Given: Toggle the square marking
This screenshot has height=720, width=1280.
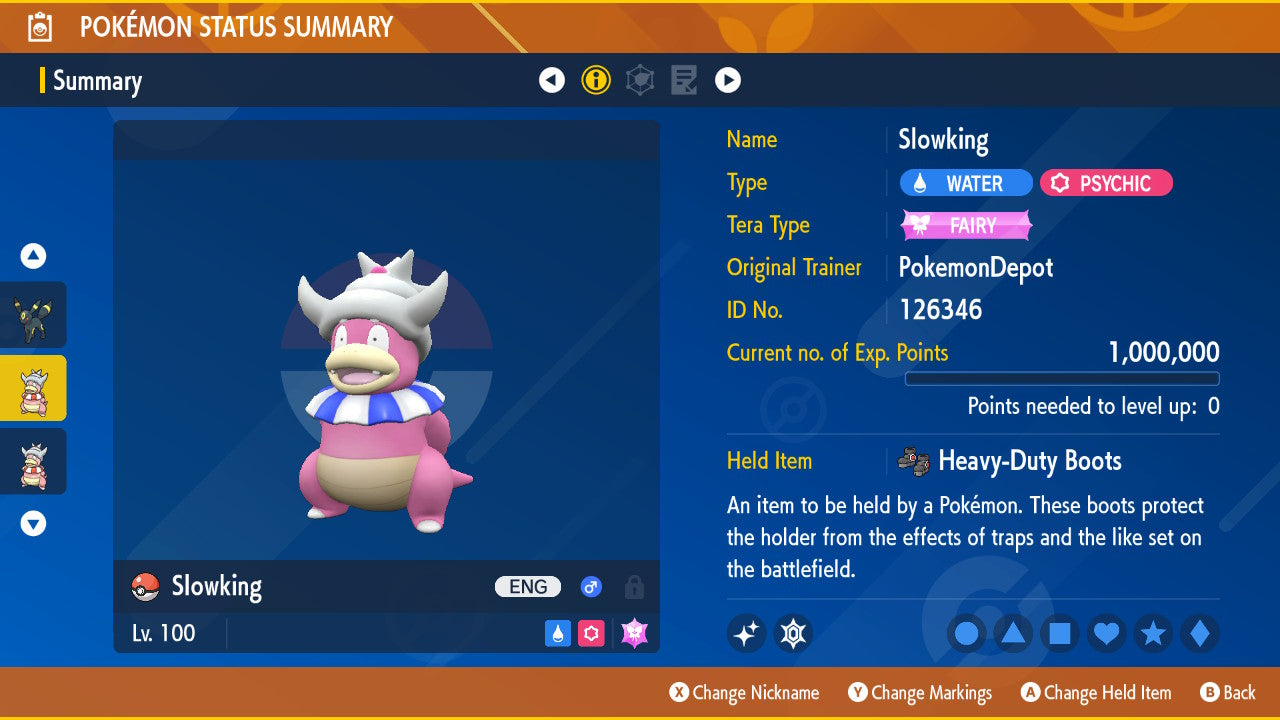Looking at the screenshot, I should (x=1060, y=633).
